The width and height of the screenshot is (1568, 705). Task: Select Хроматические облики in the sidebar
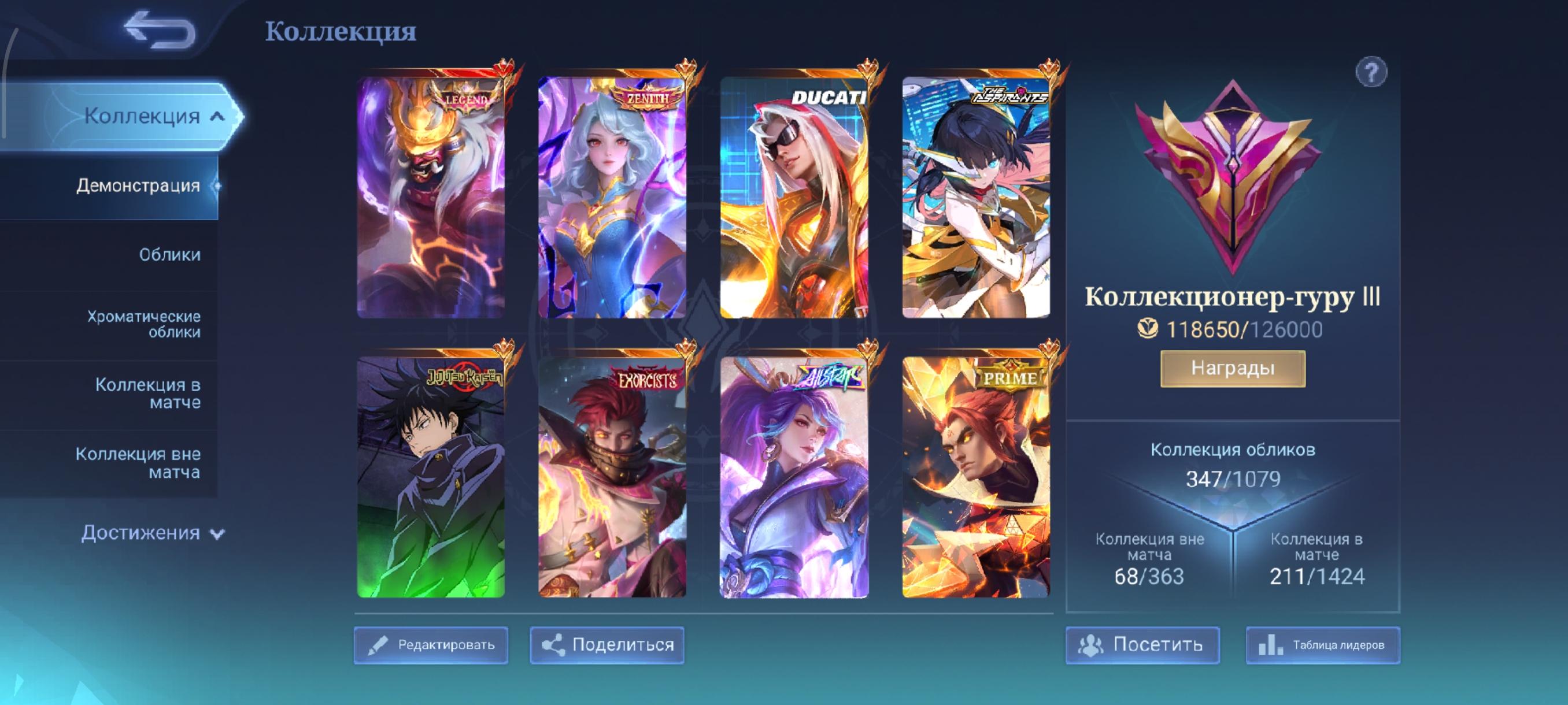(x=143, y=324)
